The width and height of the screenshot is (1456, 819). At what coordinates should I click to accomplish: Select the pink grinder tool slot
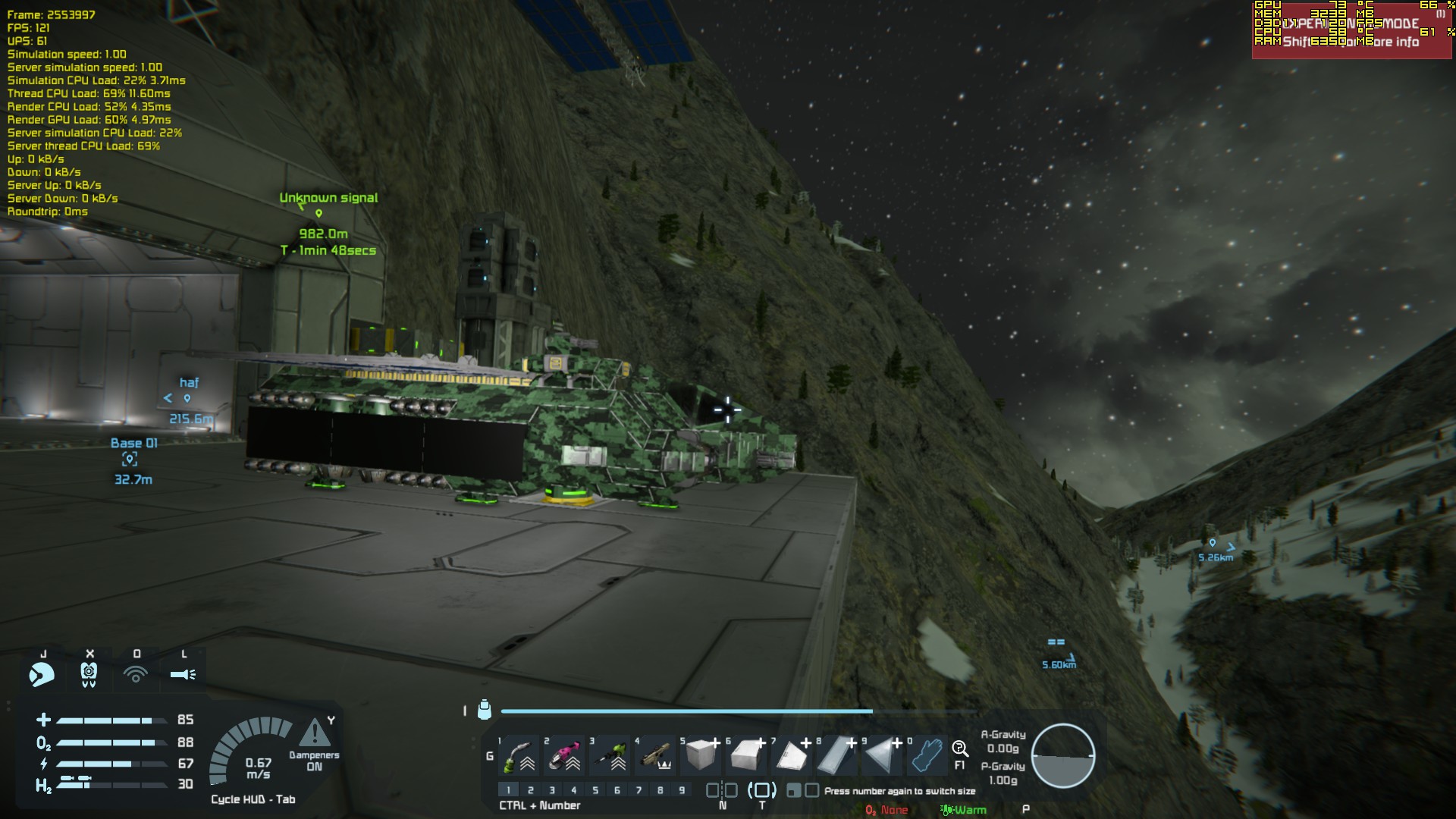click(565, 755)
